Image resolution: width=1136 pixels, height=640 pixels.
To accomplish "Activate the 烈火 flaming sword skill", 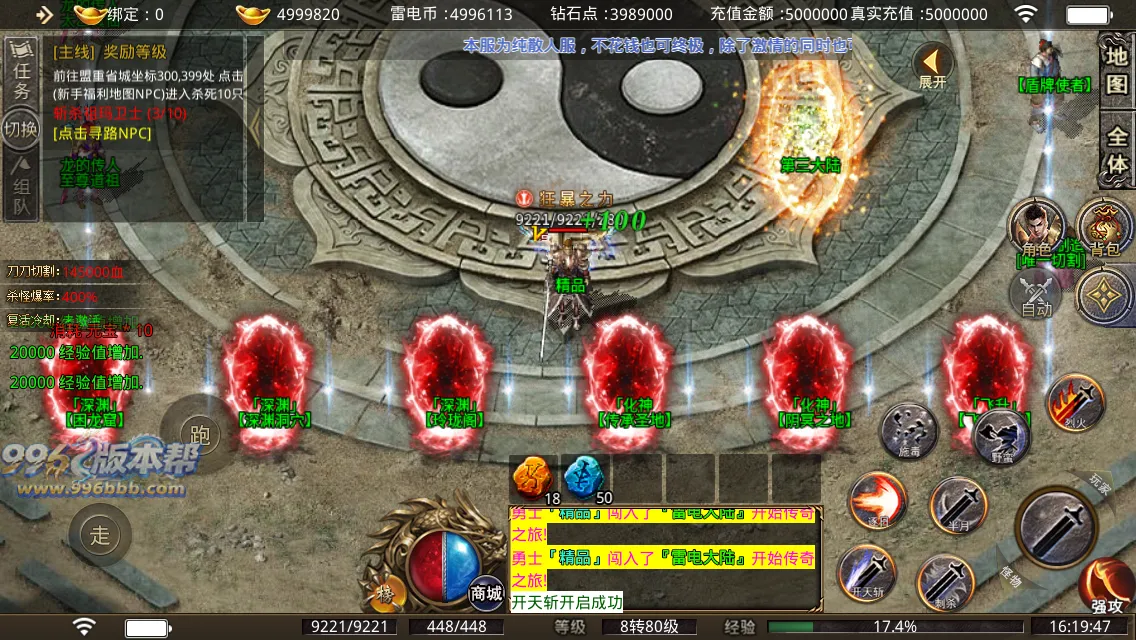I will (x=1074, y=402).
